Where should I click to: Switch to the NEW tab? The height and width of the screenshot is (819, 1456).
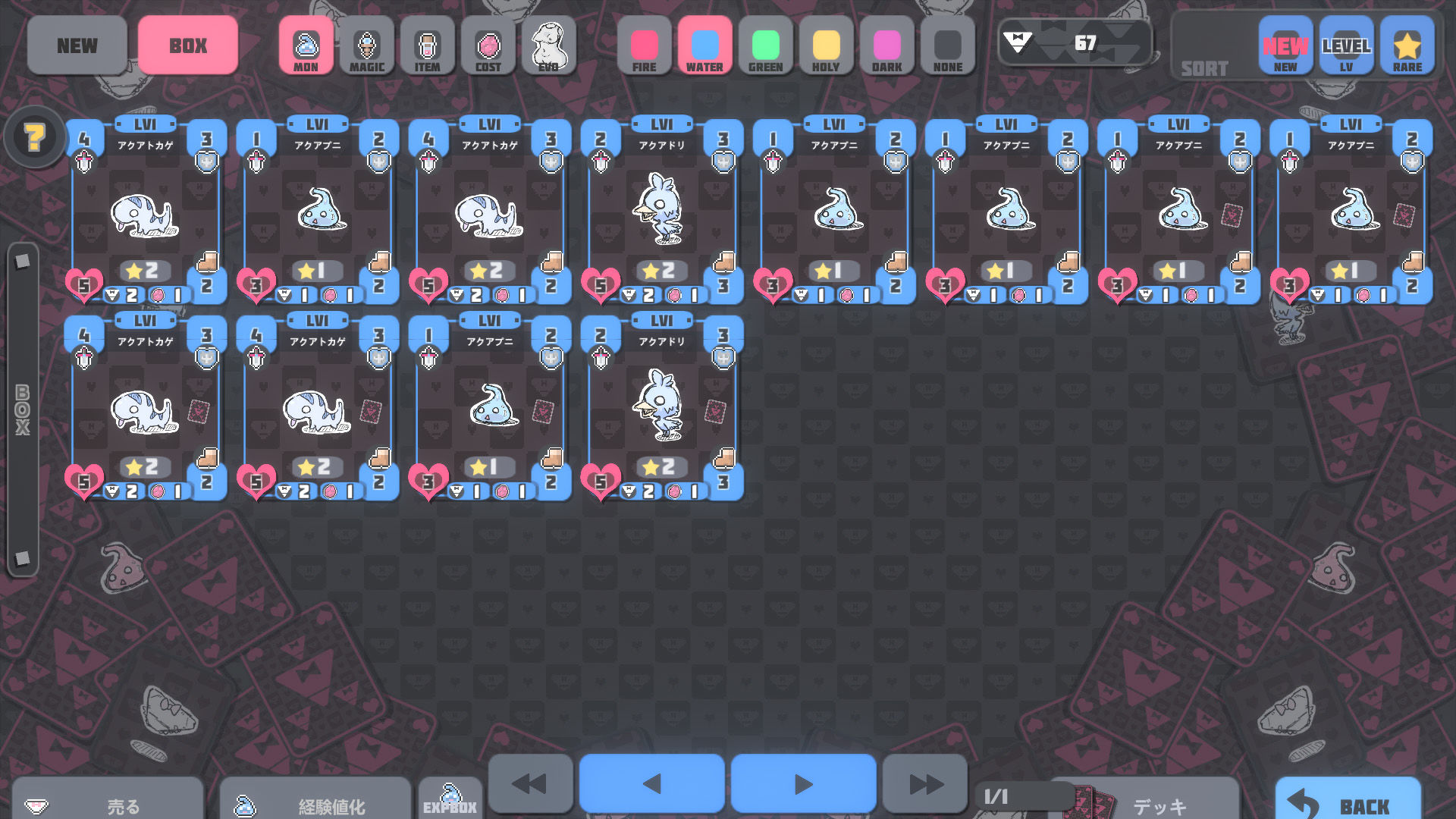coord(77,45)
